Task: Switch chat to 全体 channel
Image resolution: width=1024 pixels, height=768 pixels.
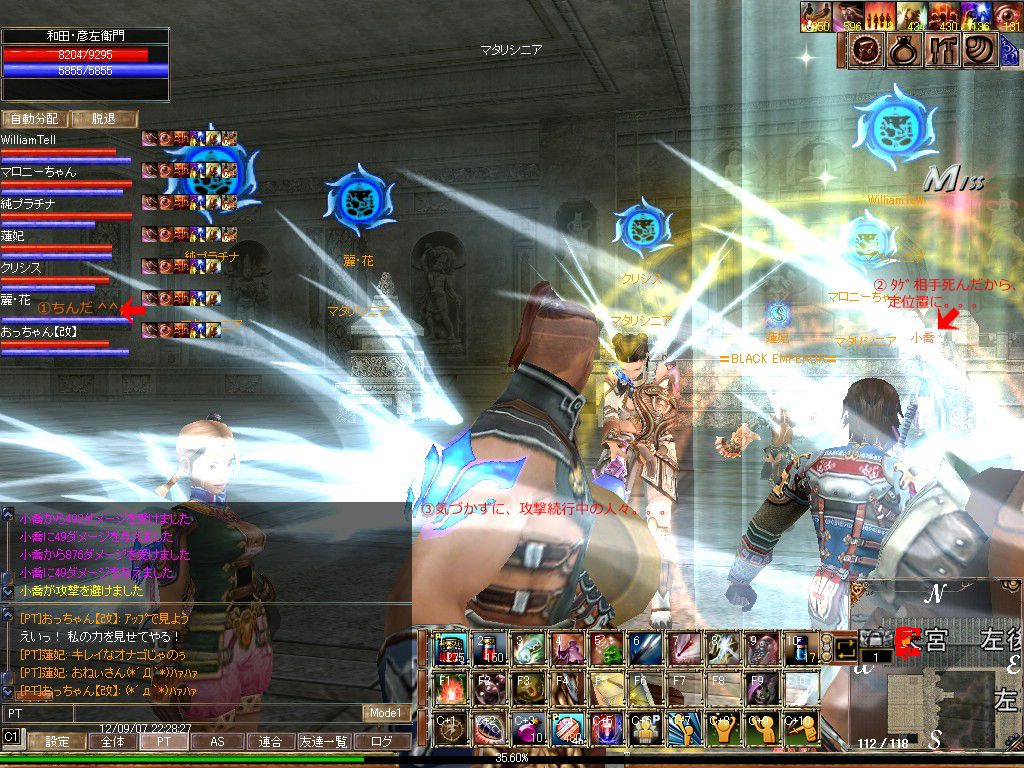Action: 112,742
